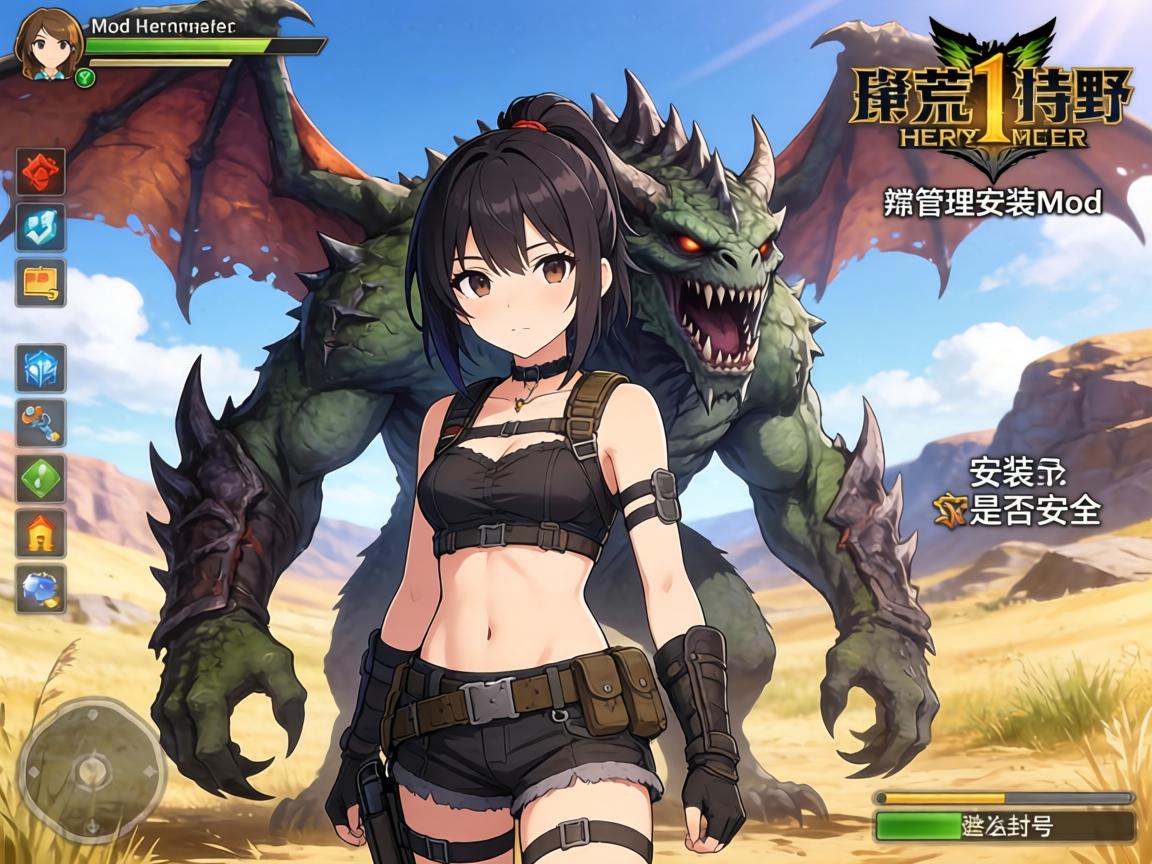Activate the blue crystal cube icon
The height and width of the screenshot is (864, 1152).
click(x=41, y=368)
